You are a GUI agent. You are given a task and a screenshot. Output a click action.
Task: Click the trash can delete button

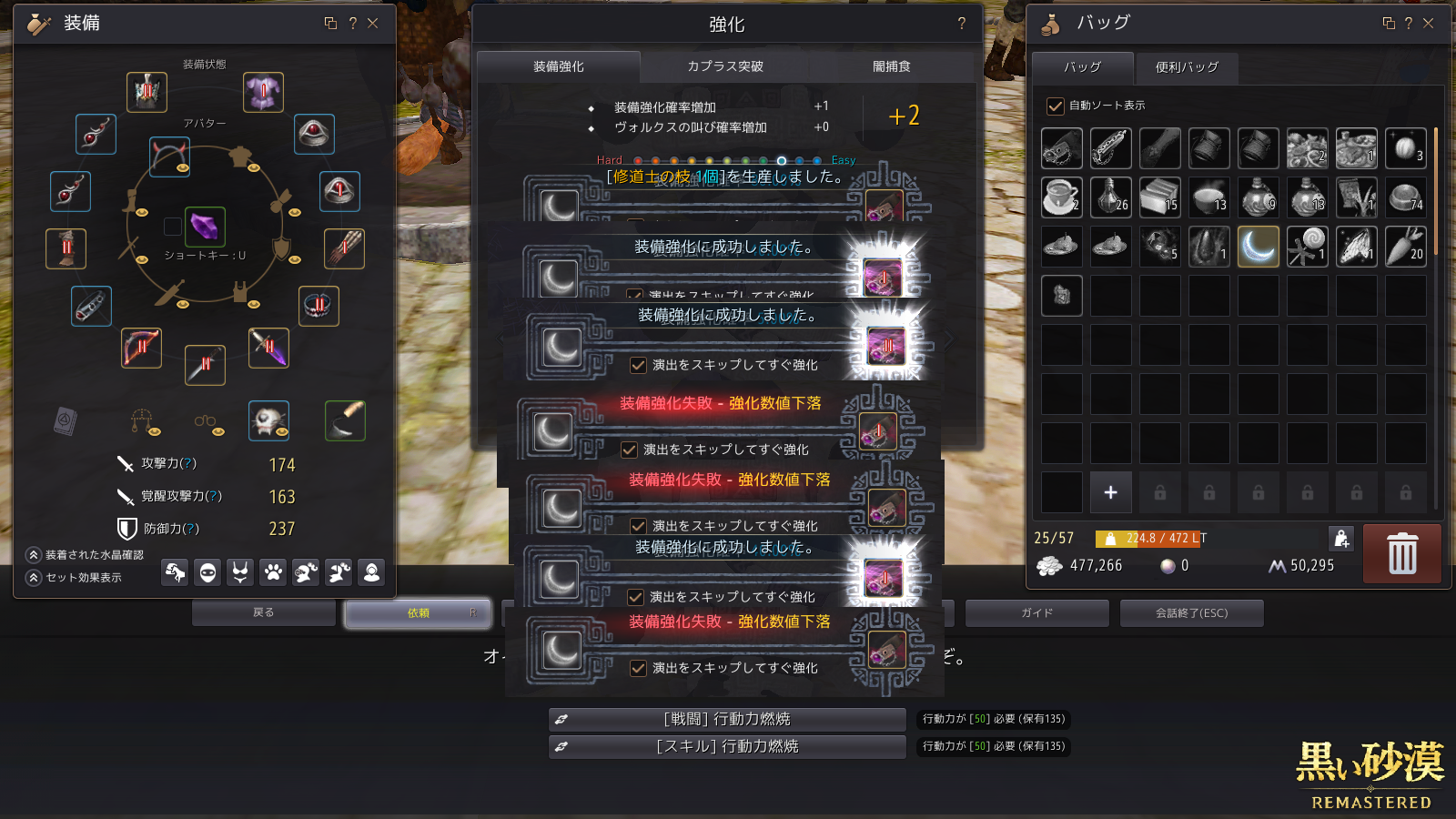[x=1401, y=553]
